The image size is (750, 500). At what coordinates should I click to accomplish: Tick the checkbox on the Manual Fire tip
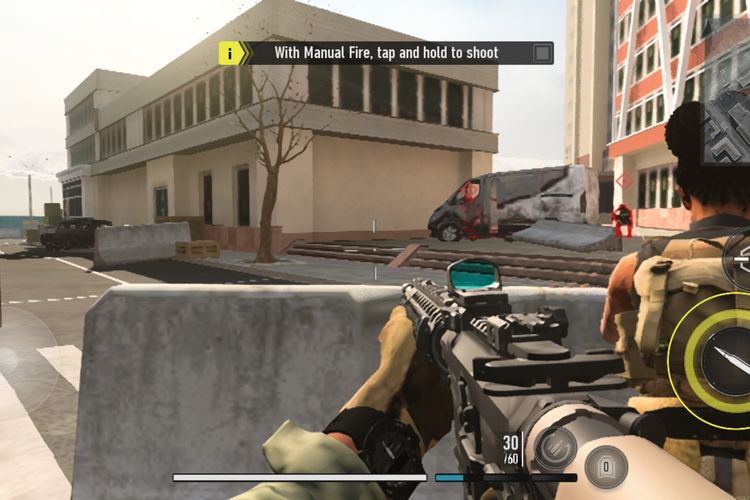pos(542,53)
